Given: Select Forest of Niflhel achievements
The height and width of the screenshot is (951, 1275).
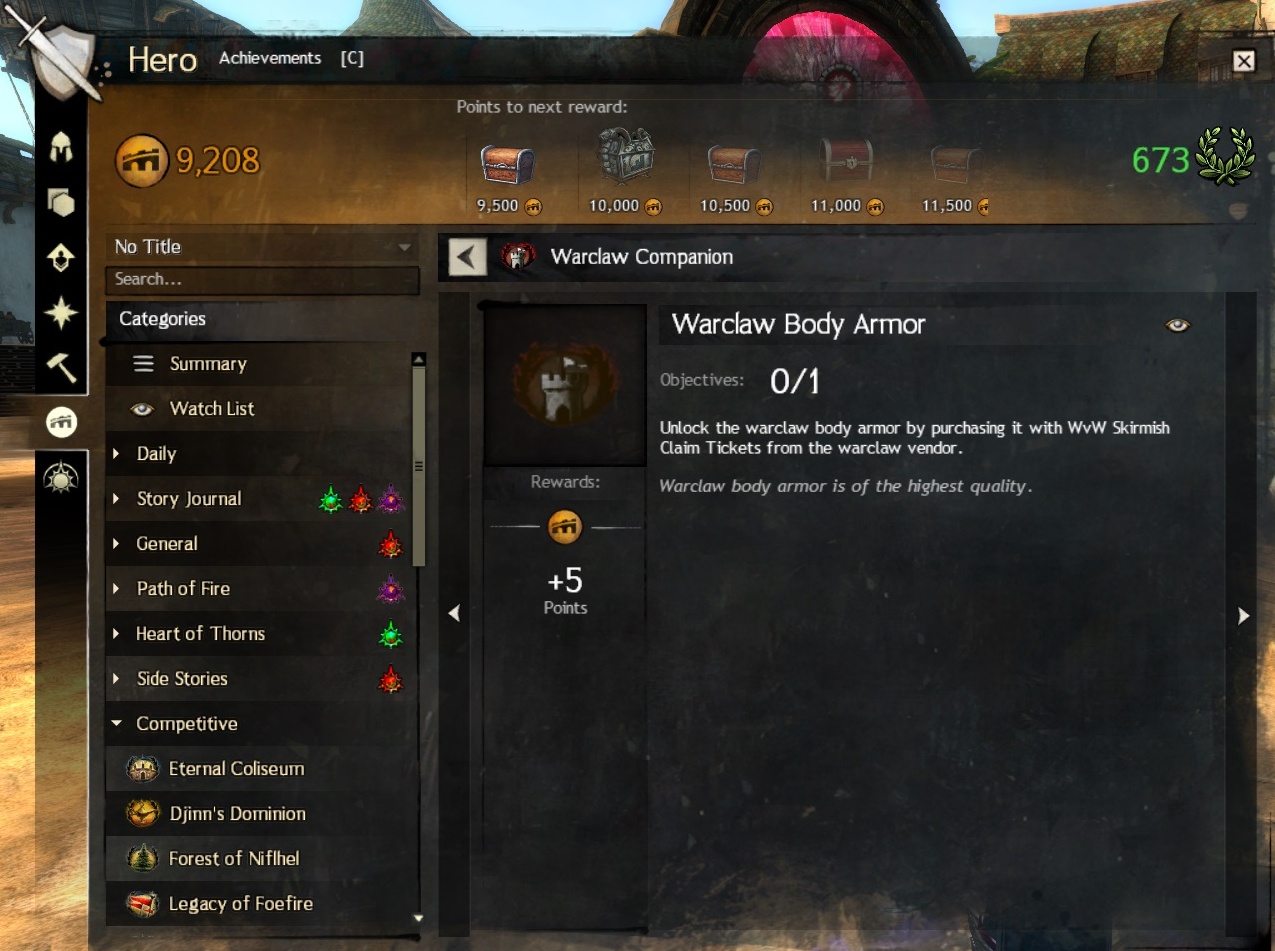Looking at the screenshot, I should [234, 859].
